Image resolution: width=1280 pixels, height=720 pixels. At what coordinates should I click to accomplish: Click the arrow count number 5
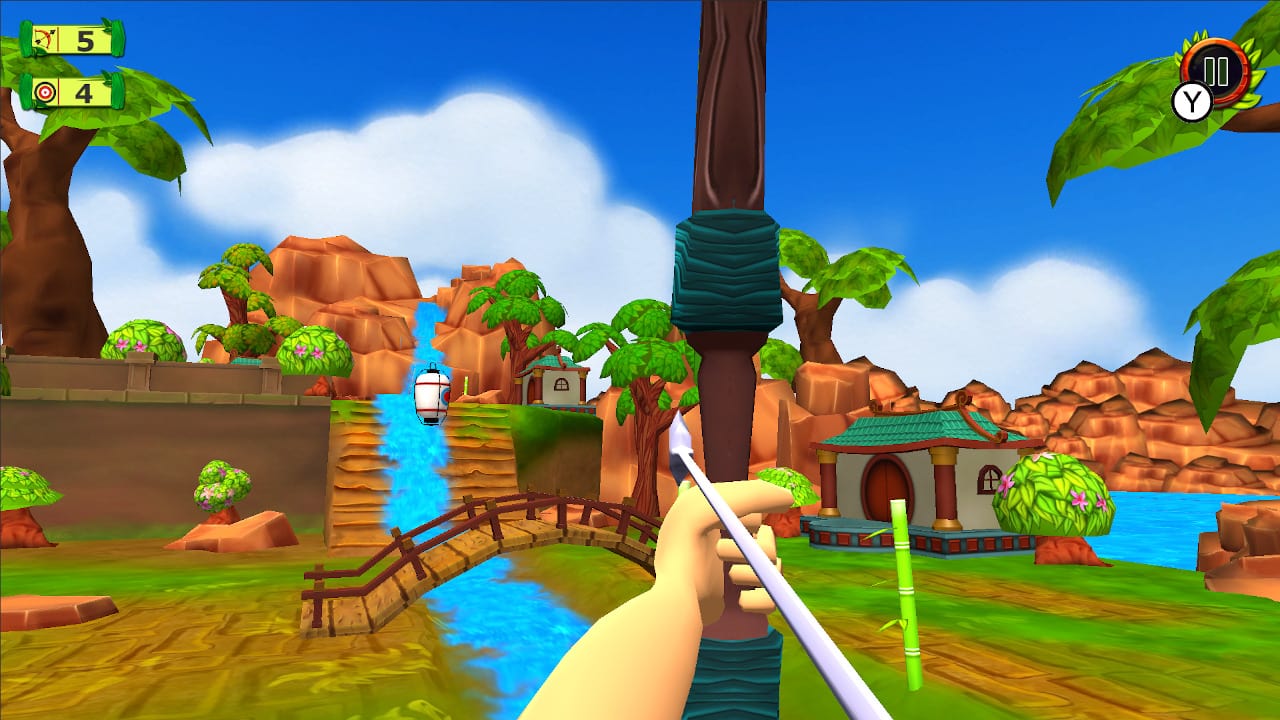[83, 43]
